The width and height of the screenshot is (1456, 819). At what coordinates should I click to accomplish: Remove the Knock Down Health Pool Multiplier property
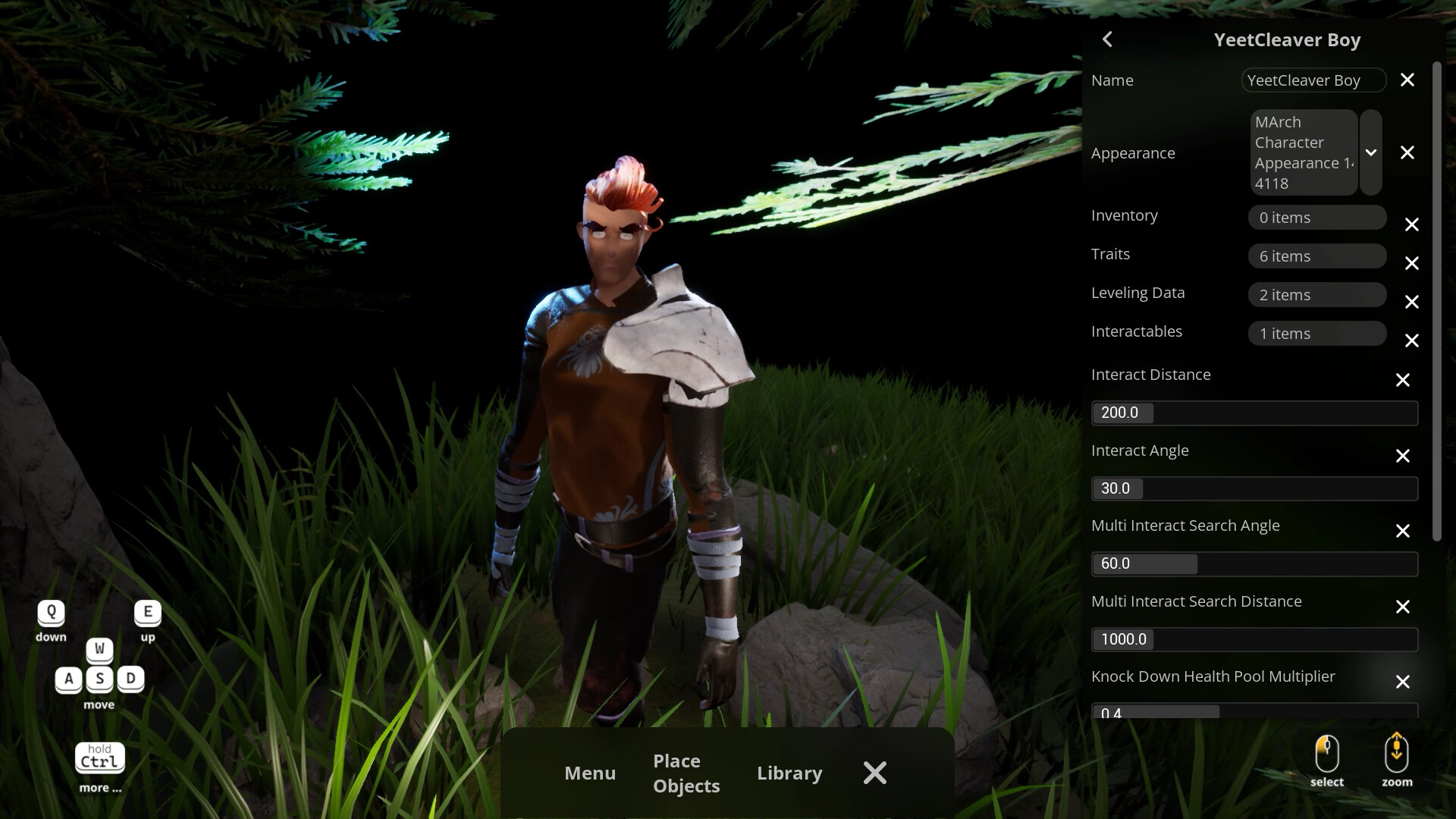click(x=1403, y=682)
